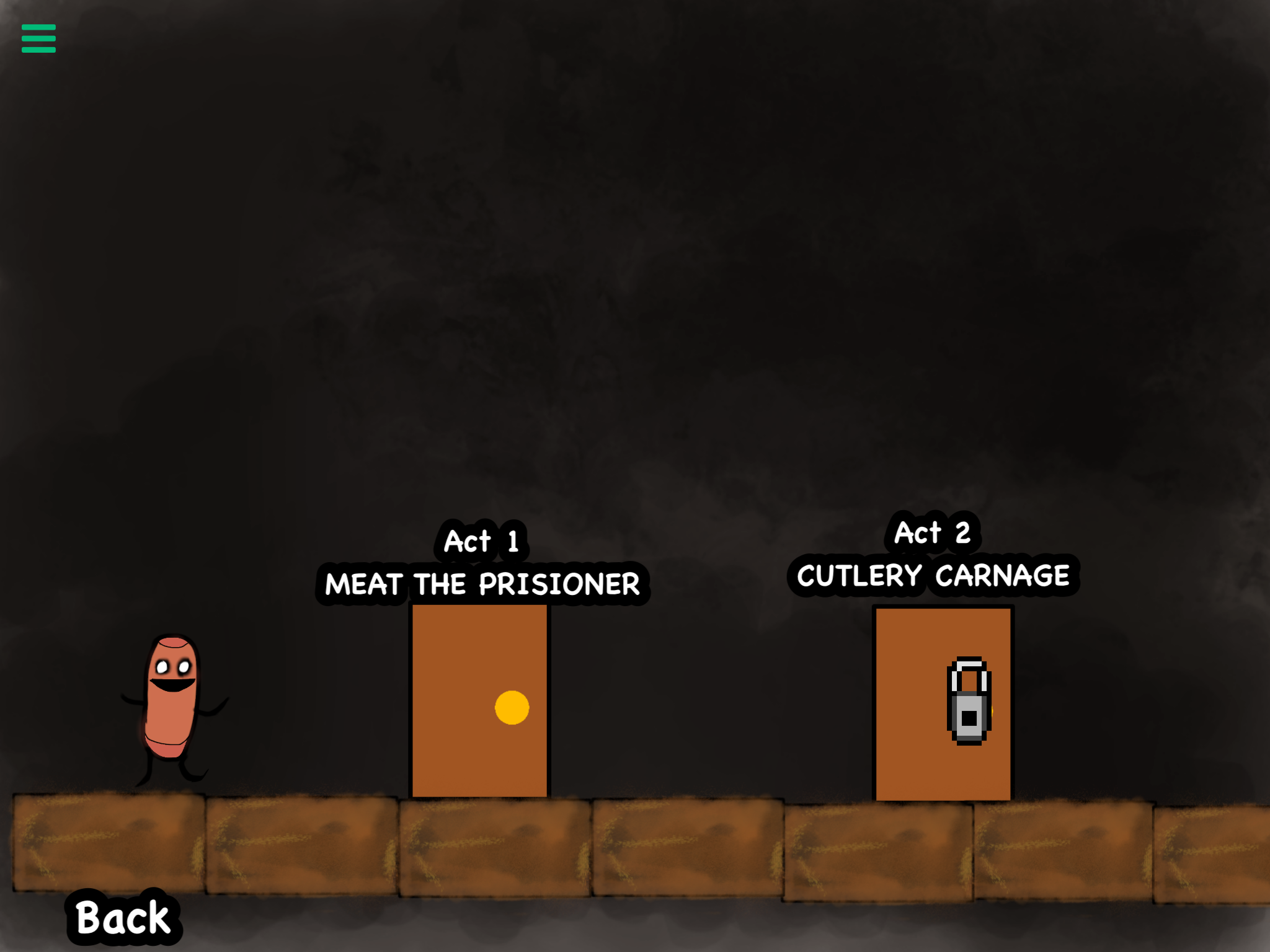The image size is (1270, 952).
Task: Tap the bottom bar of the hamburger menu
Action: coord(38,51)
